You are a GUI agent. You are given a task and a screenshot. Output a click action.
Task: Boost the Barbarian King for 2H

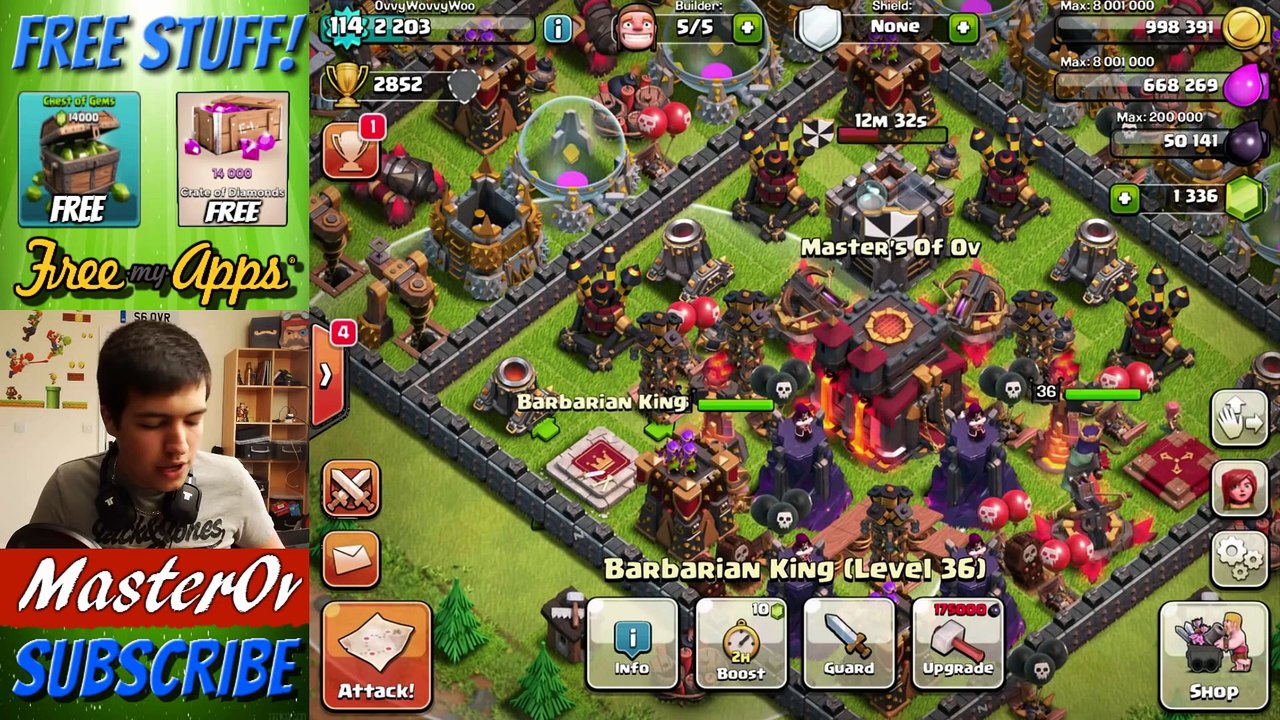741,646
